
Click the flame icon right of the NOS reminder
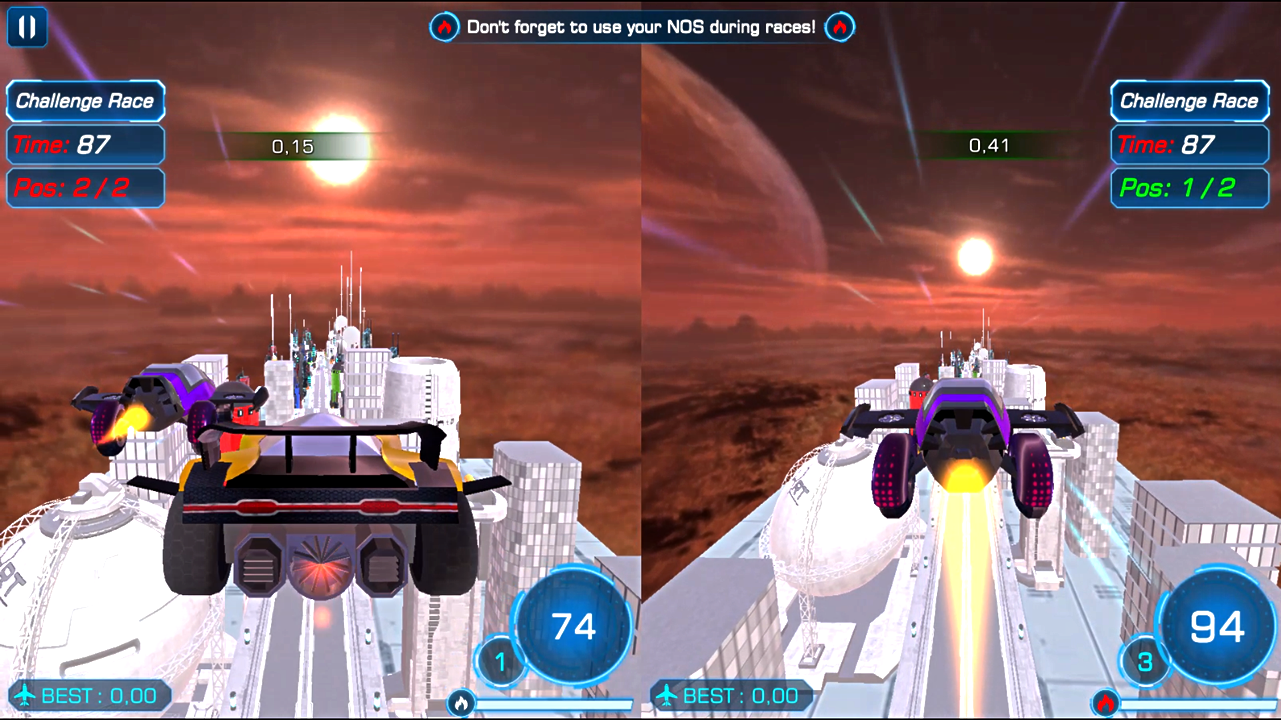[x=840, y=27]
